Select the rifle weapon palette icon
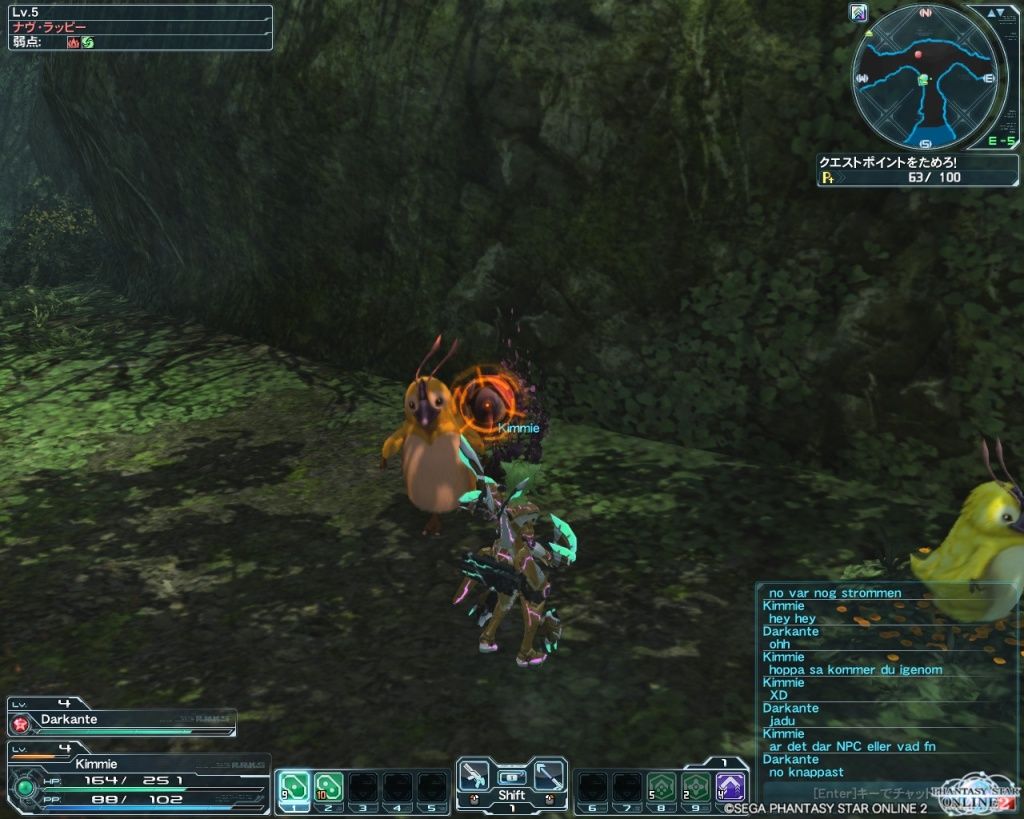The image size is (1024, 819). 474,775
